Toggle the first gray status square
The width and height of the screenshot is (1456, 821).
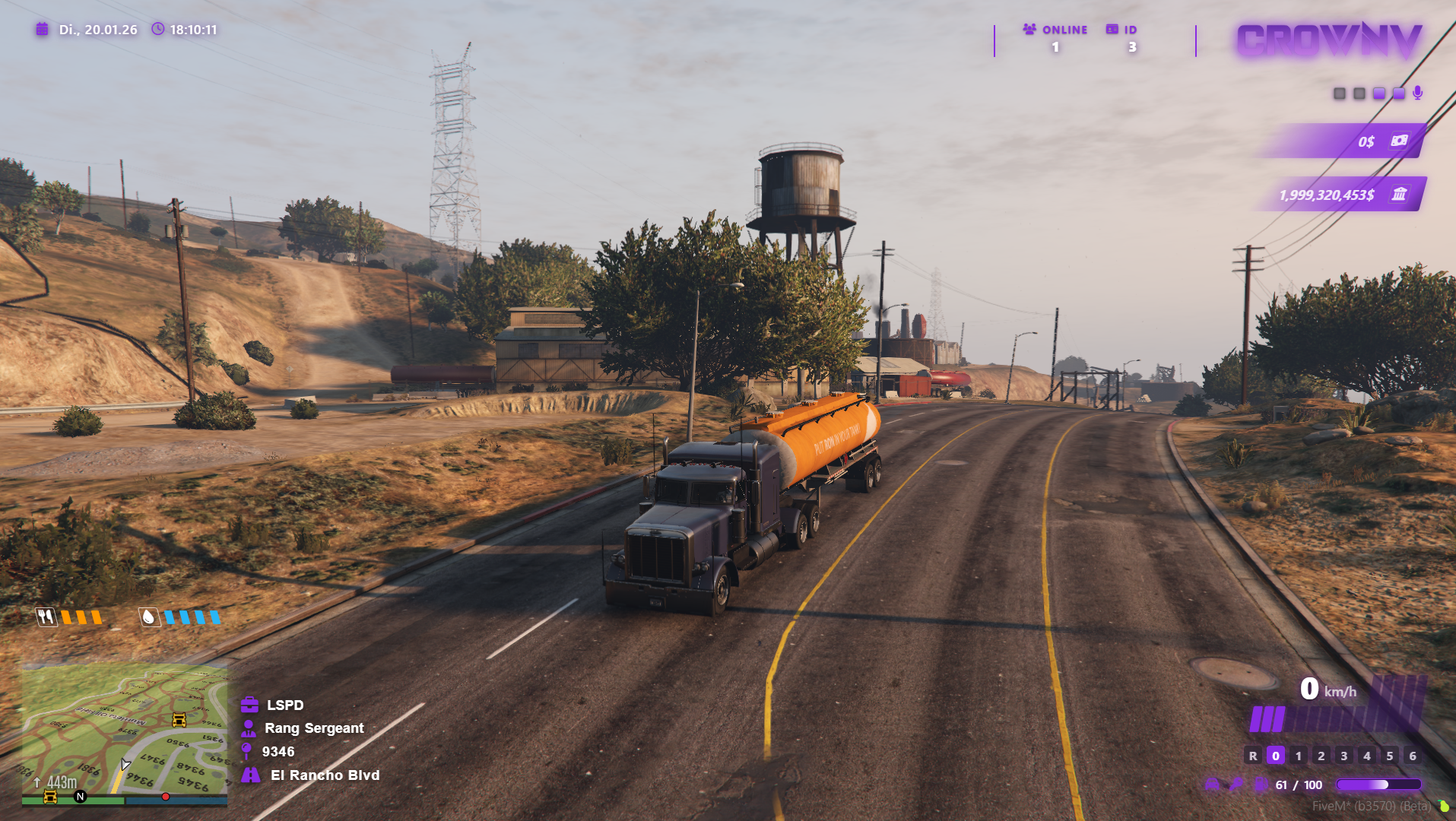(1338, 94)
